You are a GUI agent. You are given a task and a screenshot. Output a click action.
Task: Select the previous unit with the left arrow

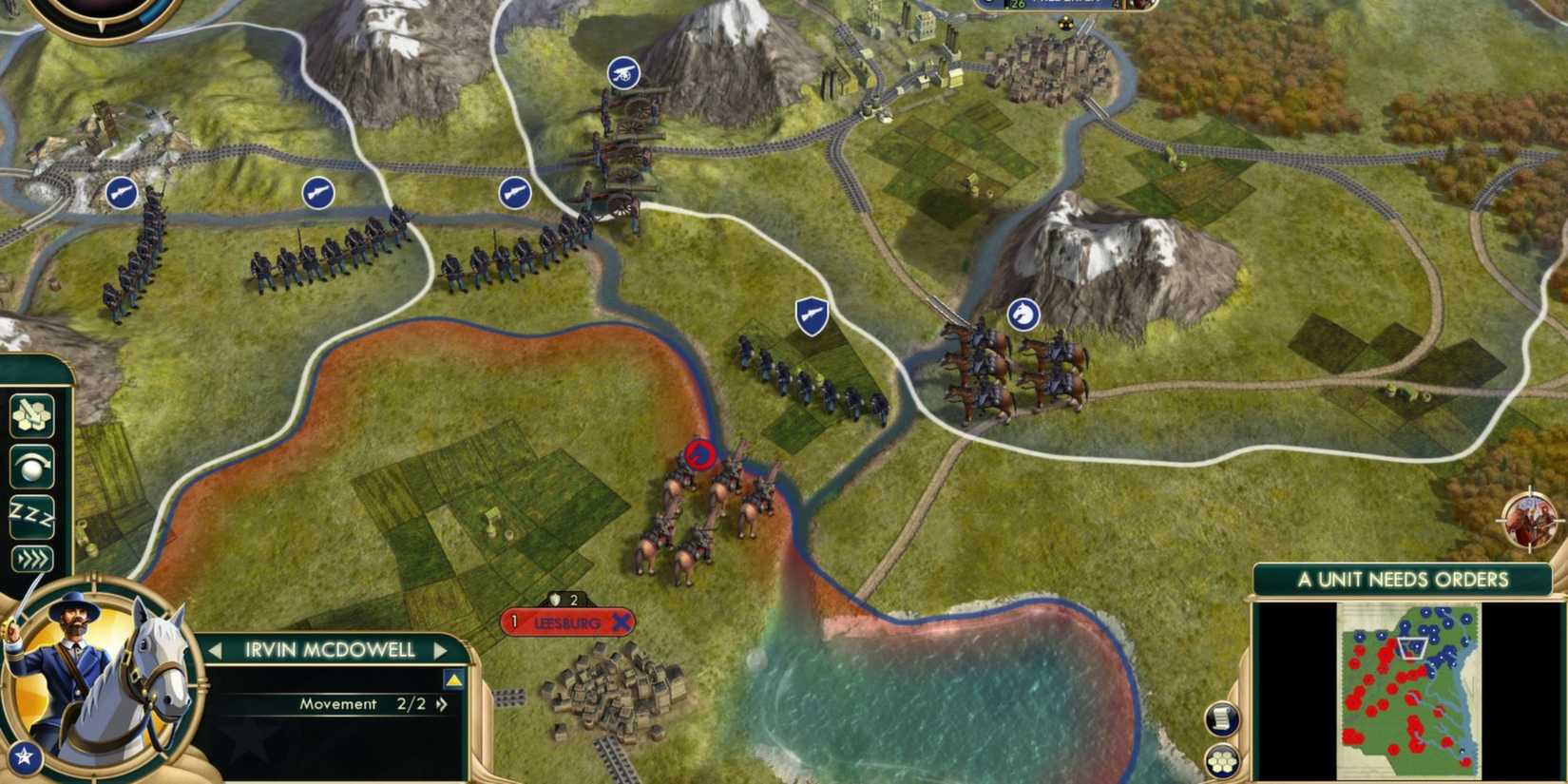214,649
